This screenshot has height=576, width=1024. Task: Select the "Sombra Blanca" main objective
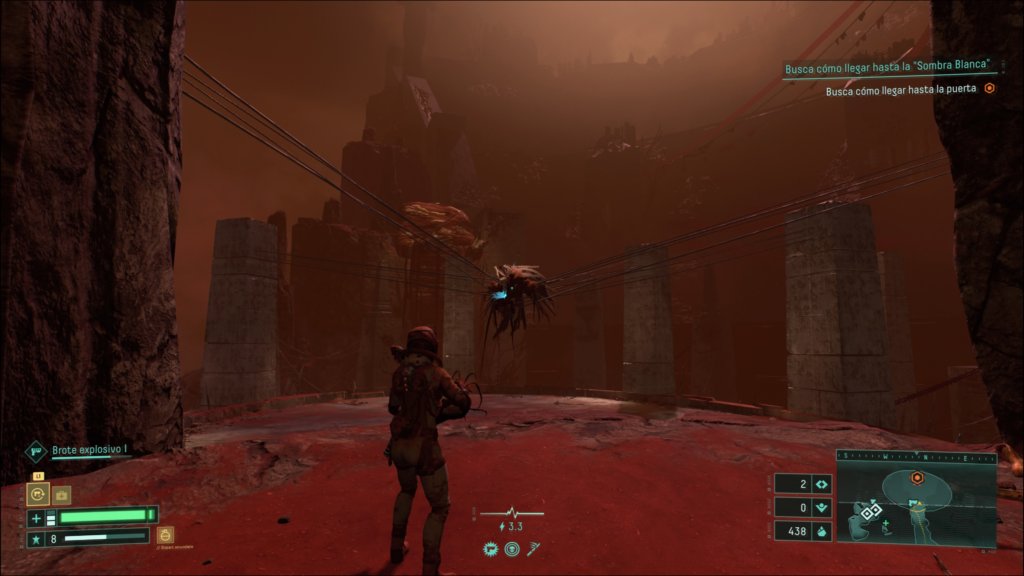(x=889, y=65)
